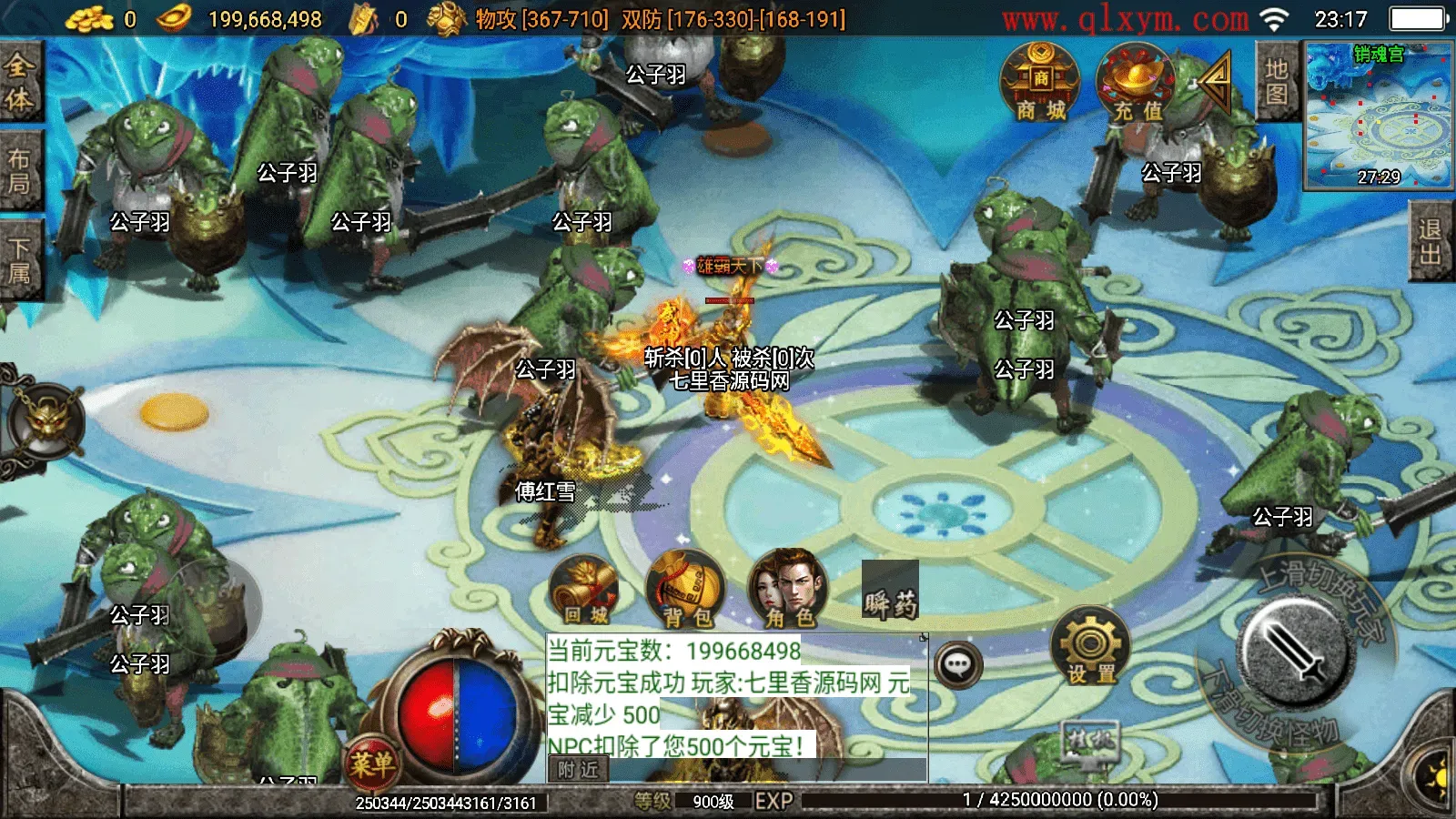Open the 地图 map button
This screenshot has height=819, width=1456.
[x=1277, y=77]
